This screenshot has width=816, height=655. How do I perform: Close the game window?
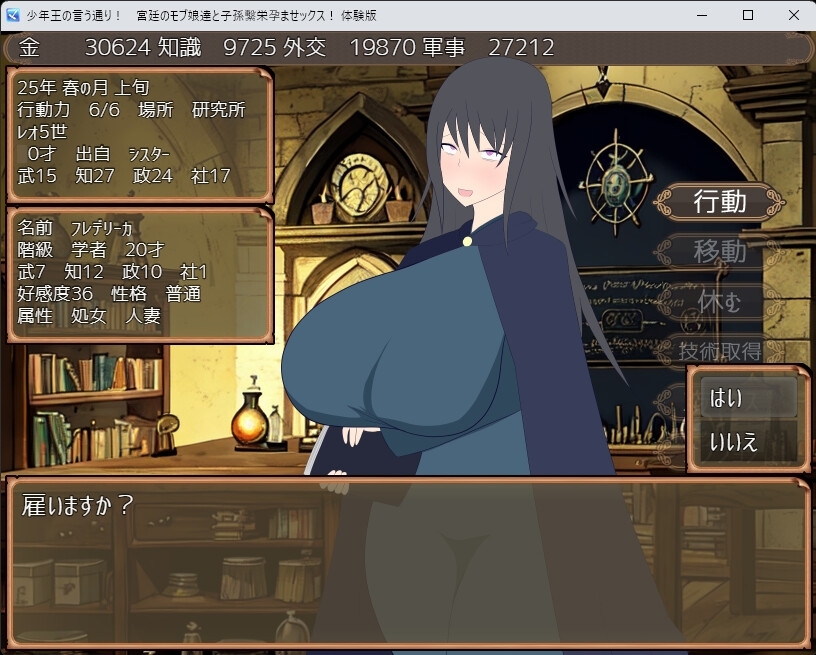point(792,15)
